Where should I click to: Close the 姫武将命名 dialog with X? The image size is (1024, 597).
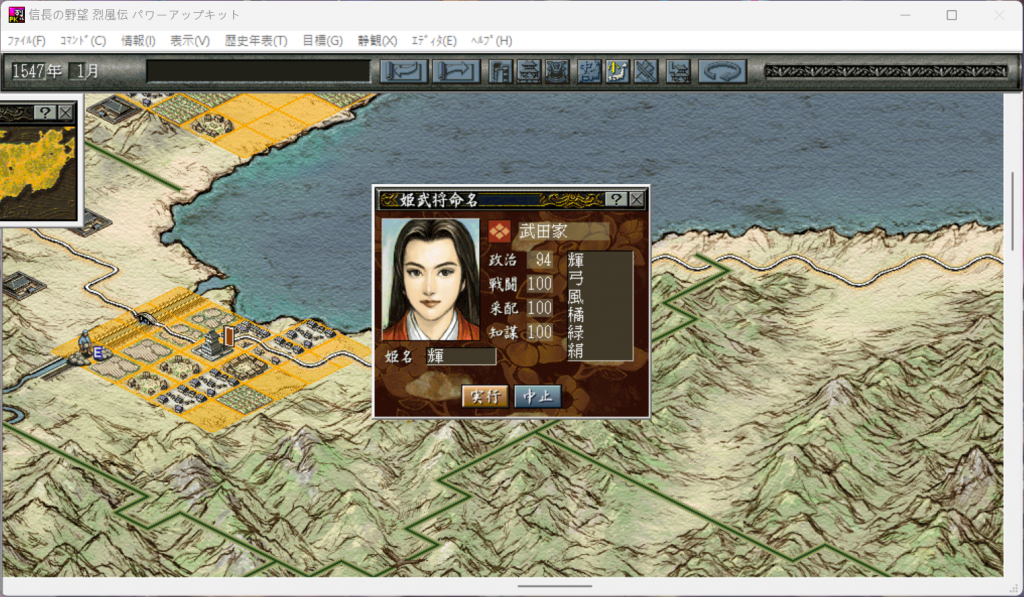(x=636, y=199)
